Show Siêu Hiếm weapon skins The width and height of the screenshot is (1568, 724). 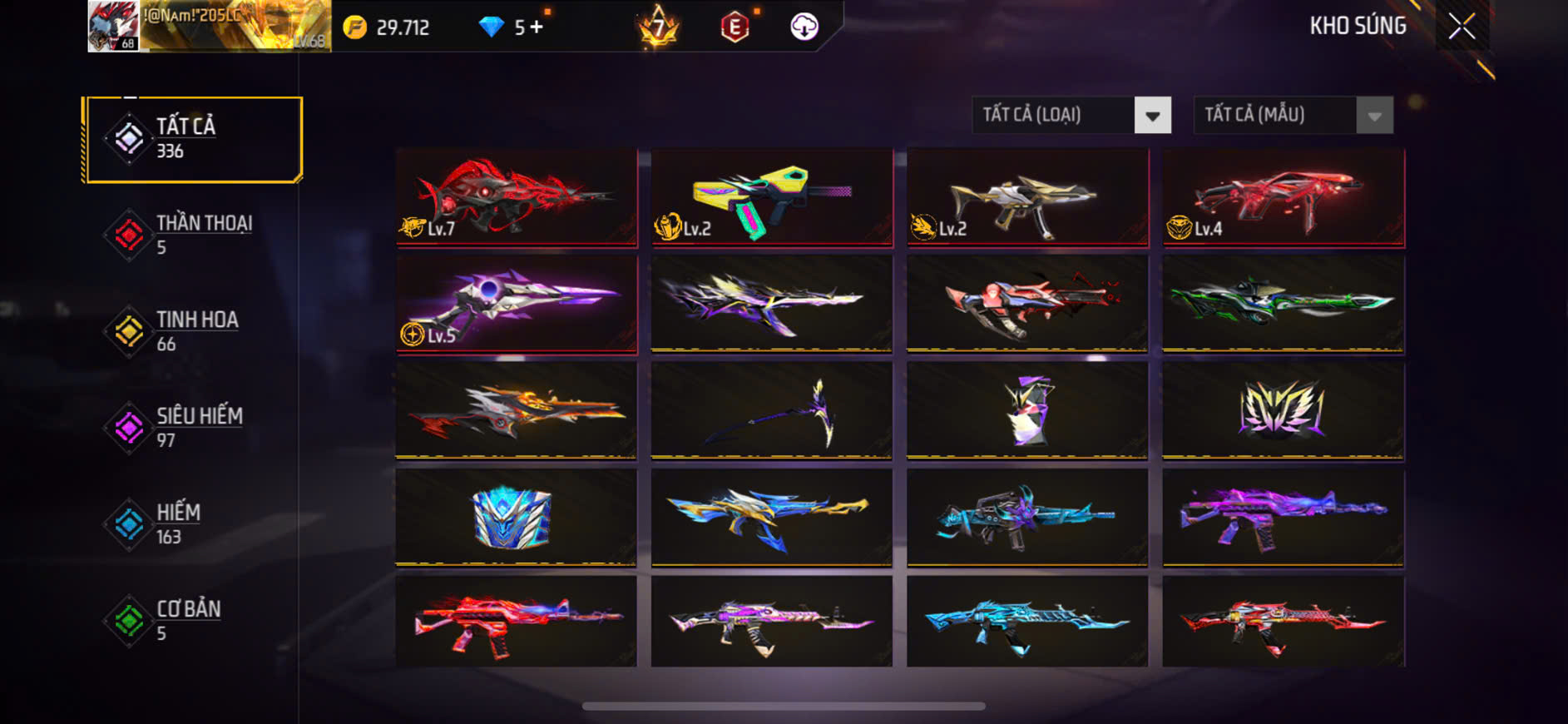click(191, 428)
